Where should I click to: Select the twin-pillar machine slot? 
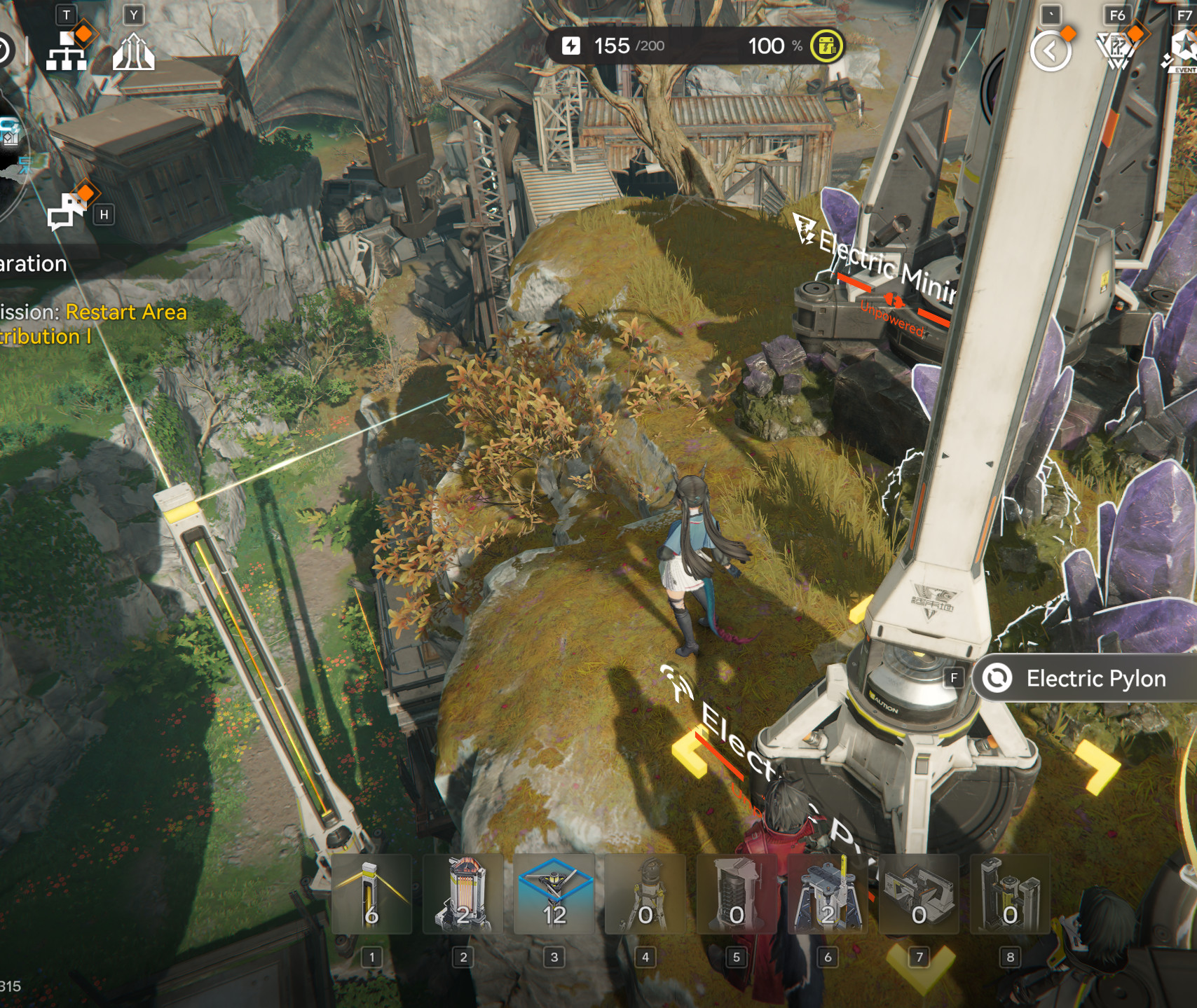(1009, 895)
